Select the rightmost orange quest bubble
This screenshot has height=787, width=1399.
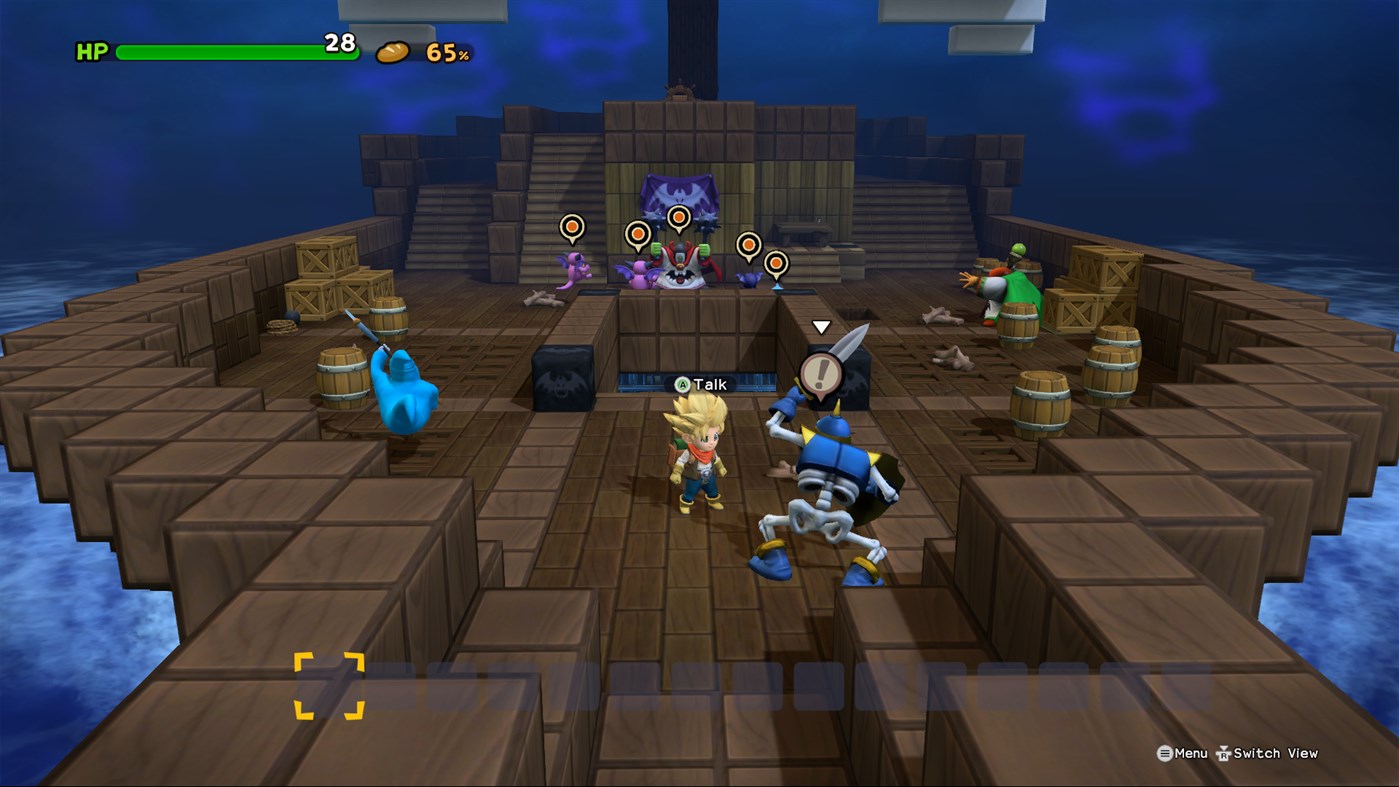(775, 263)
